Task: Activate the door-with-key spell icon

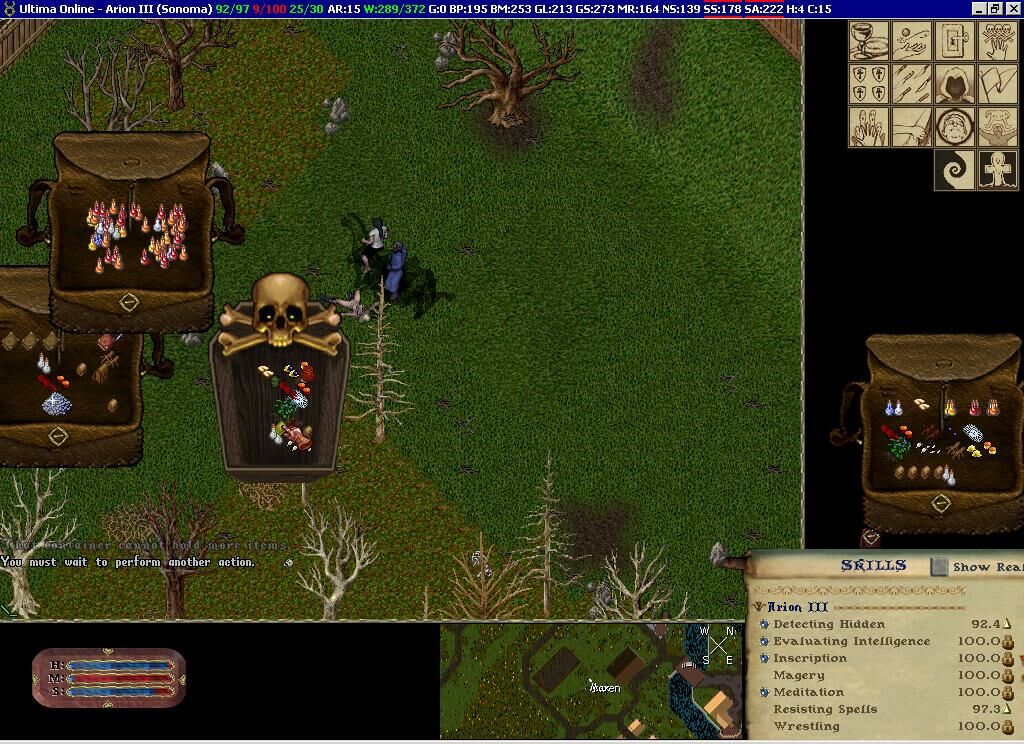Action: click(954, 41)
